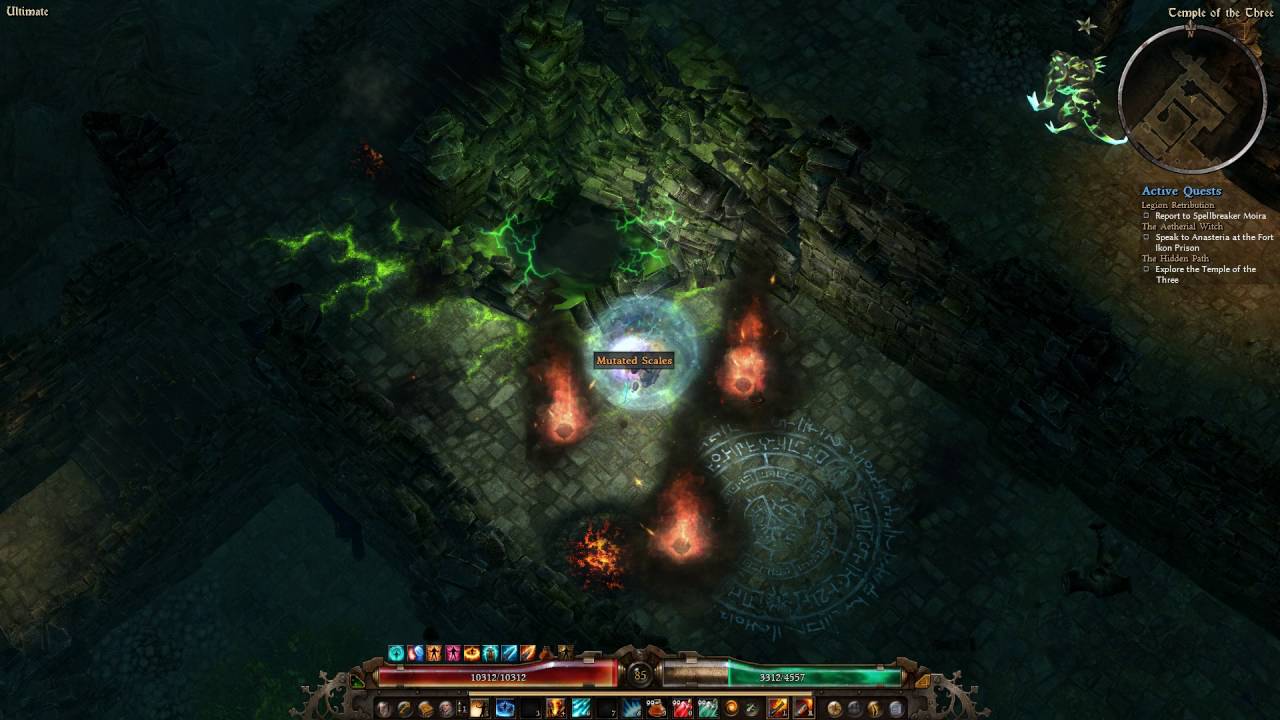Viewport: 1280px width, 720px height.
Task: Activate the cyan slash skill slot
Action: coord(581,709)
